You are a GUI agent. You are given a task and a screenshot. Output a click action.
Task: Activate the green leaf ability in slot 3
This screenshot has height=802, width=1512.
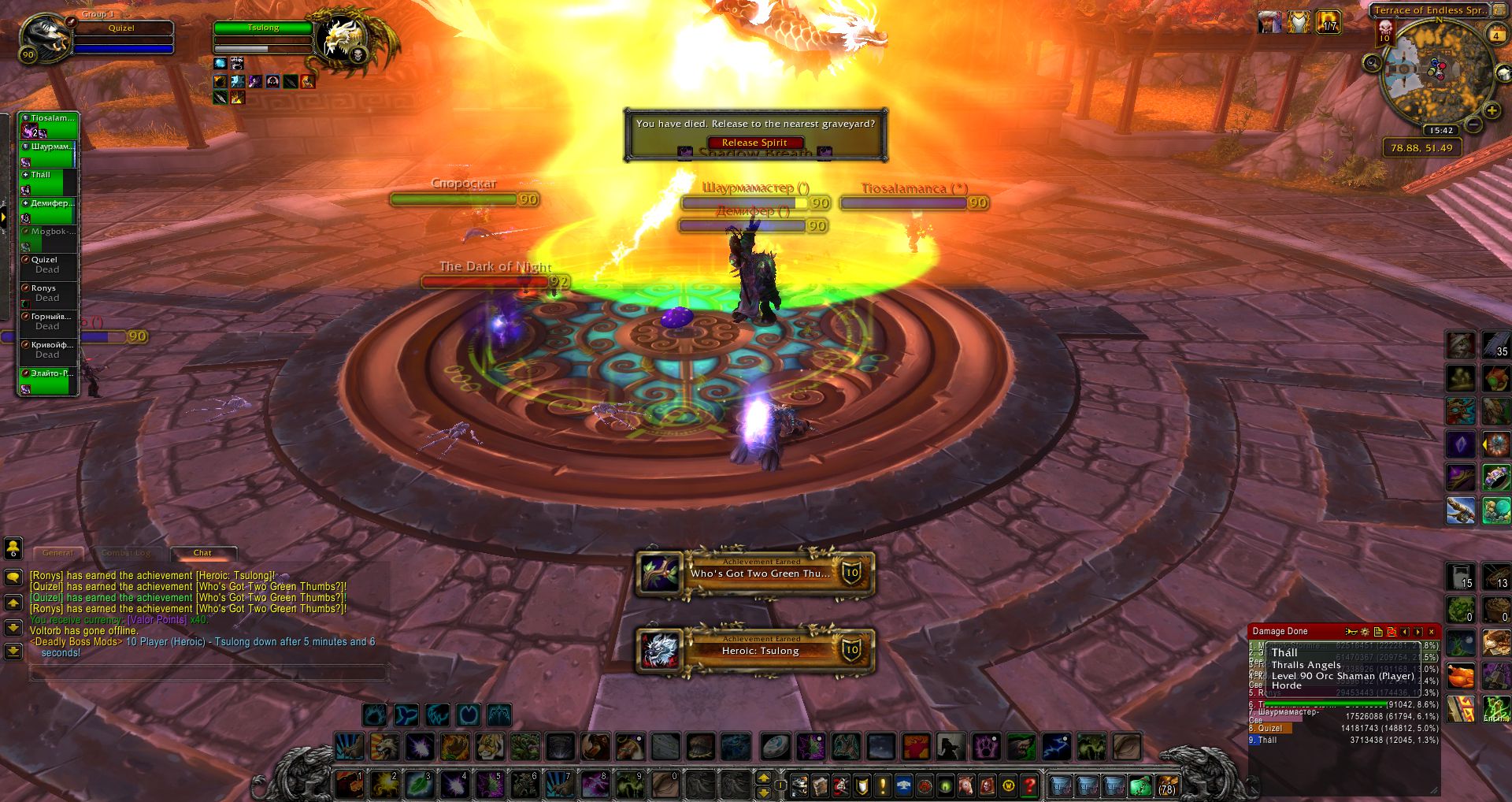419,785
